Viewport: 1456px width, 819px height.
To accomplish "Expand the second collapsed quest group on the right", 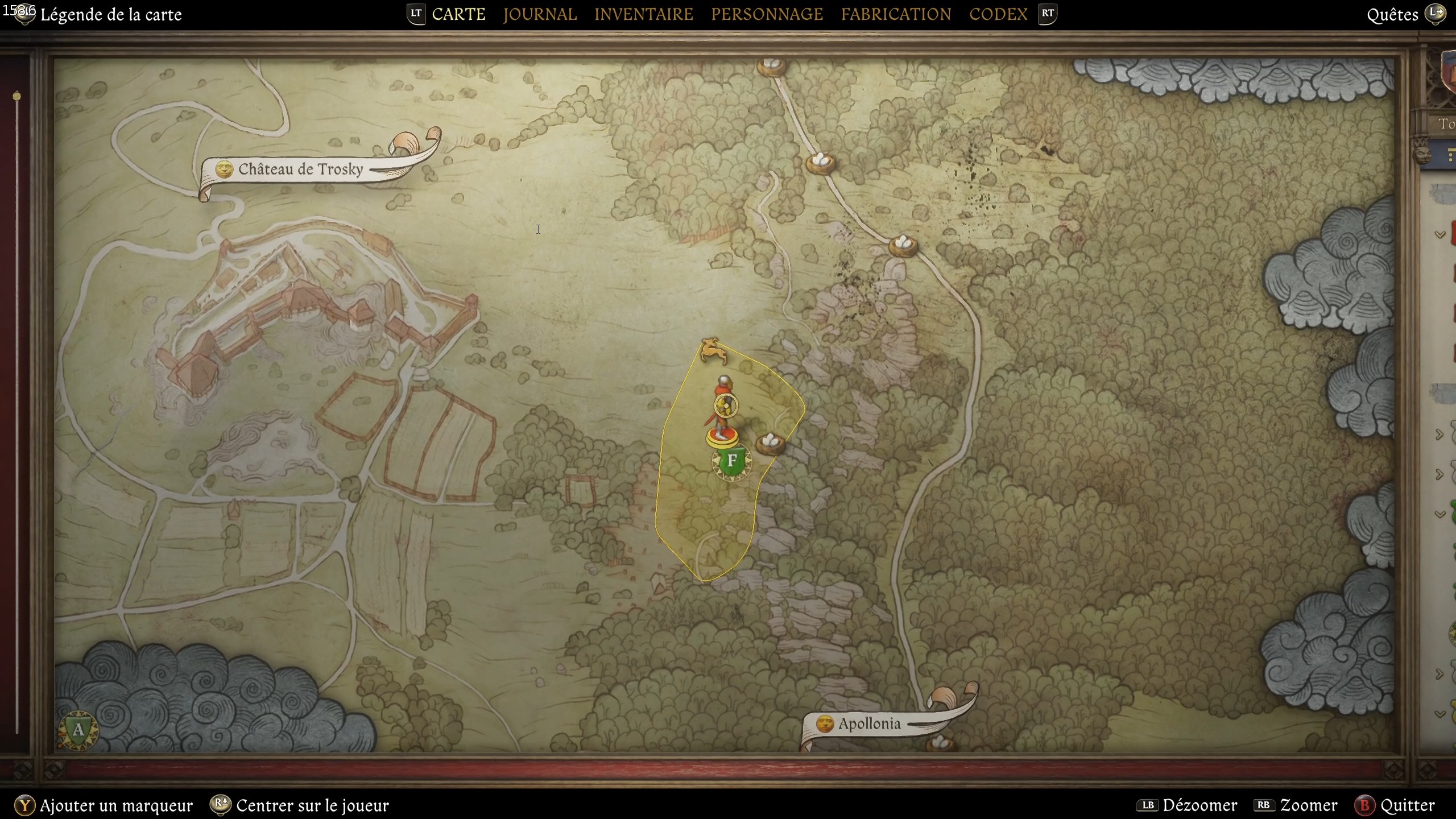I will coord(1439,474).
